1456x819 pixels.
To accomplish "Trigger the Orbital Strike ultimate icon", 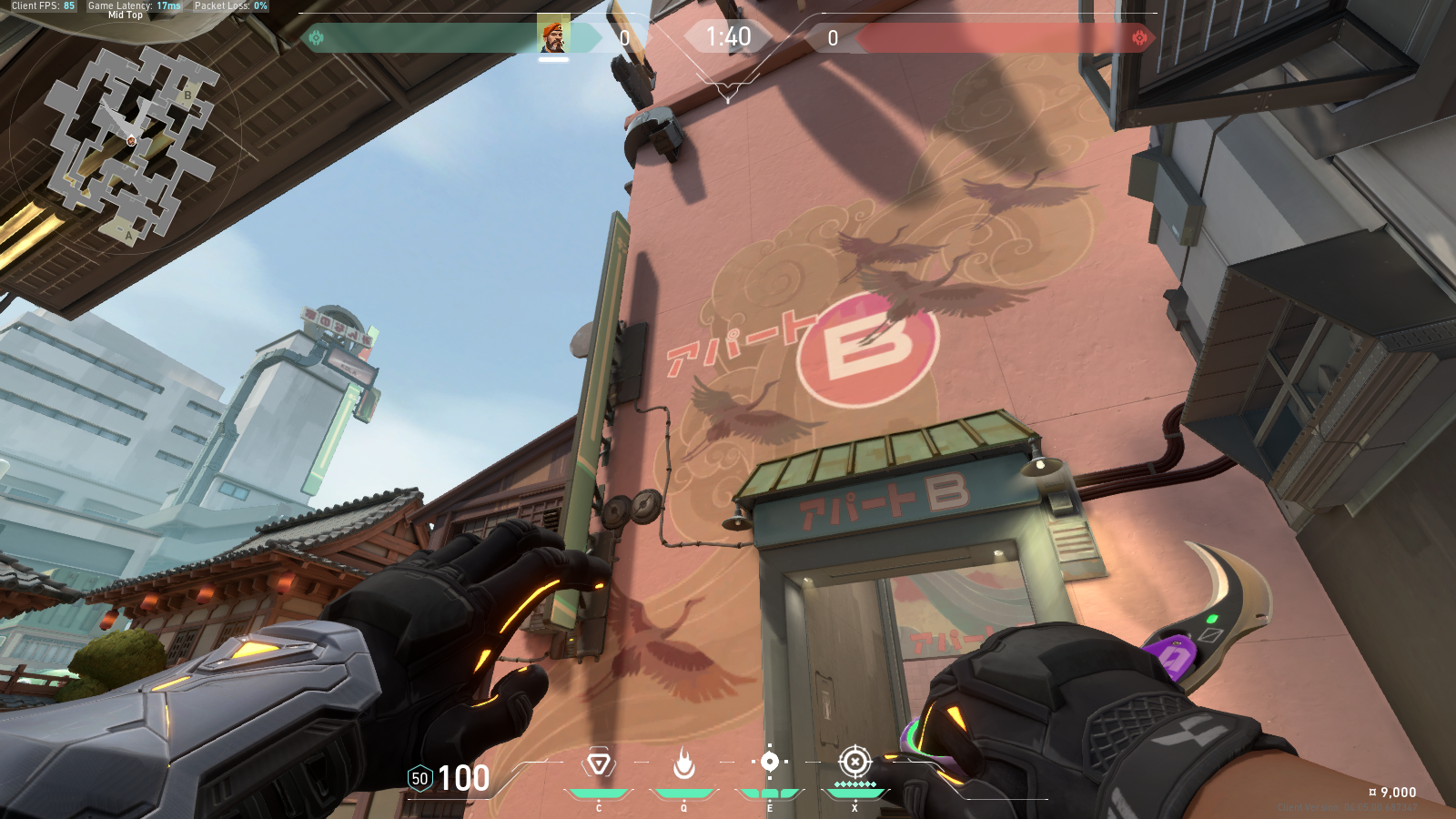I will point(854,761).
